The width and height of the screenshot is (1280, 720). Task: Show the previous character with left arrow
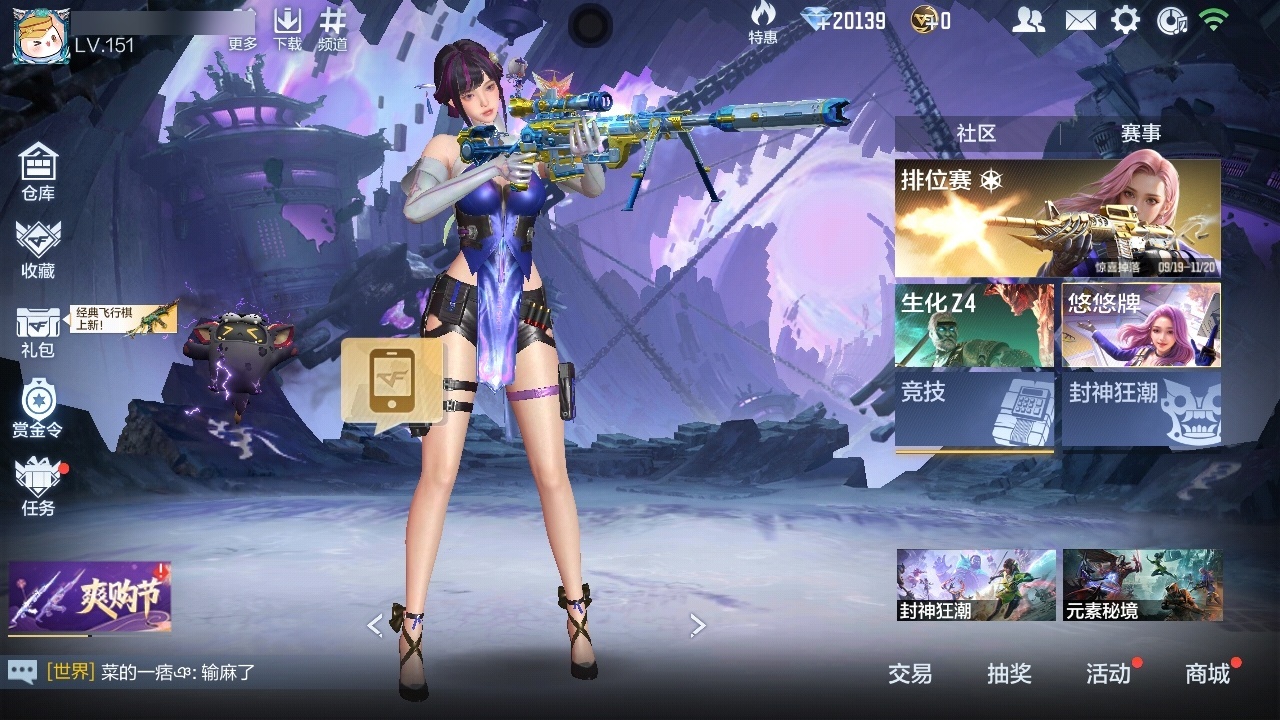[375, 626]
